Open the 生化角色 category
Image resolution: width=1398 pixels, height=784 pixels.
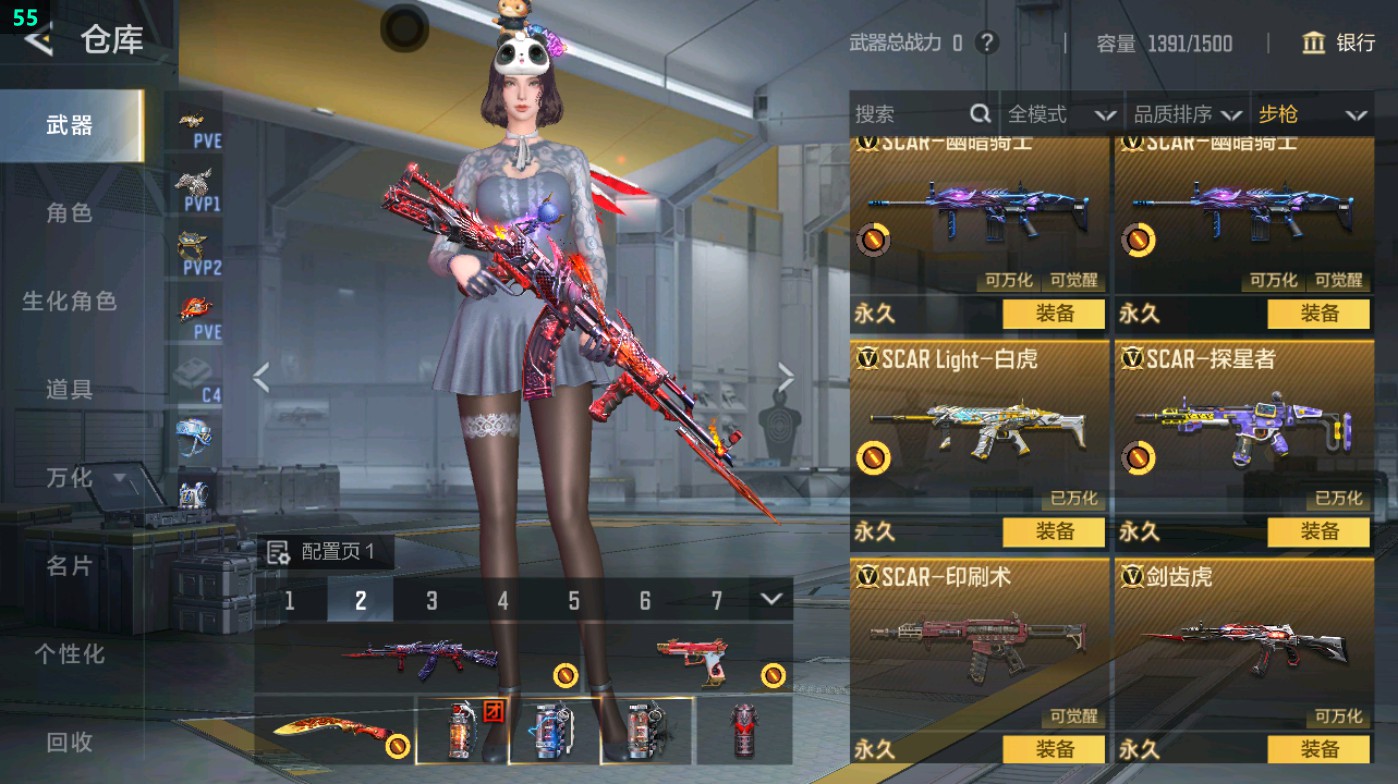tap(69, 301)
